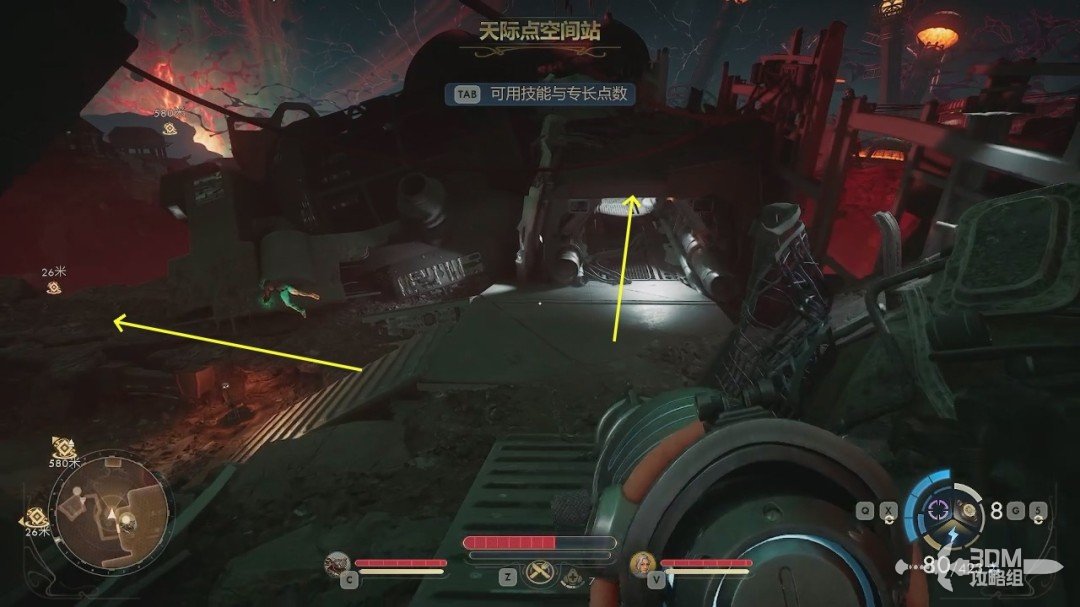Select the lightning bolt ability icon
This screenshot has height=607, width=1080.
952,536
